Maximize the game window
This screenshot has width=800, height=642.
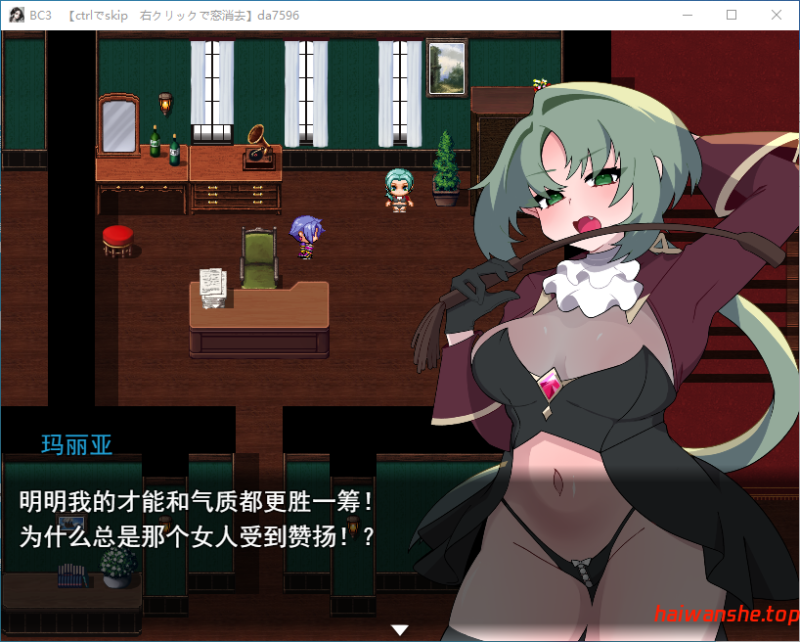[x=731, y=15]
